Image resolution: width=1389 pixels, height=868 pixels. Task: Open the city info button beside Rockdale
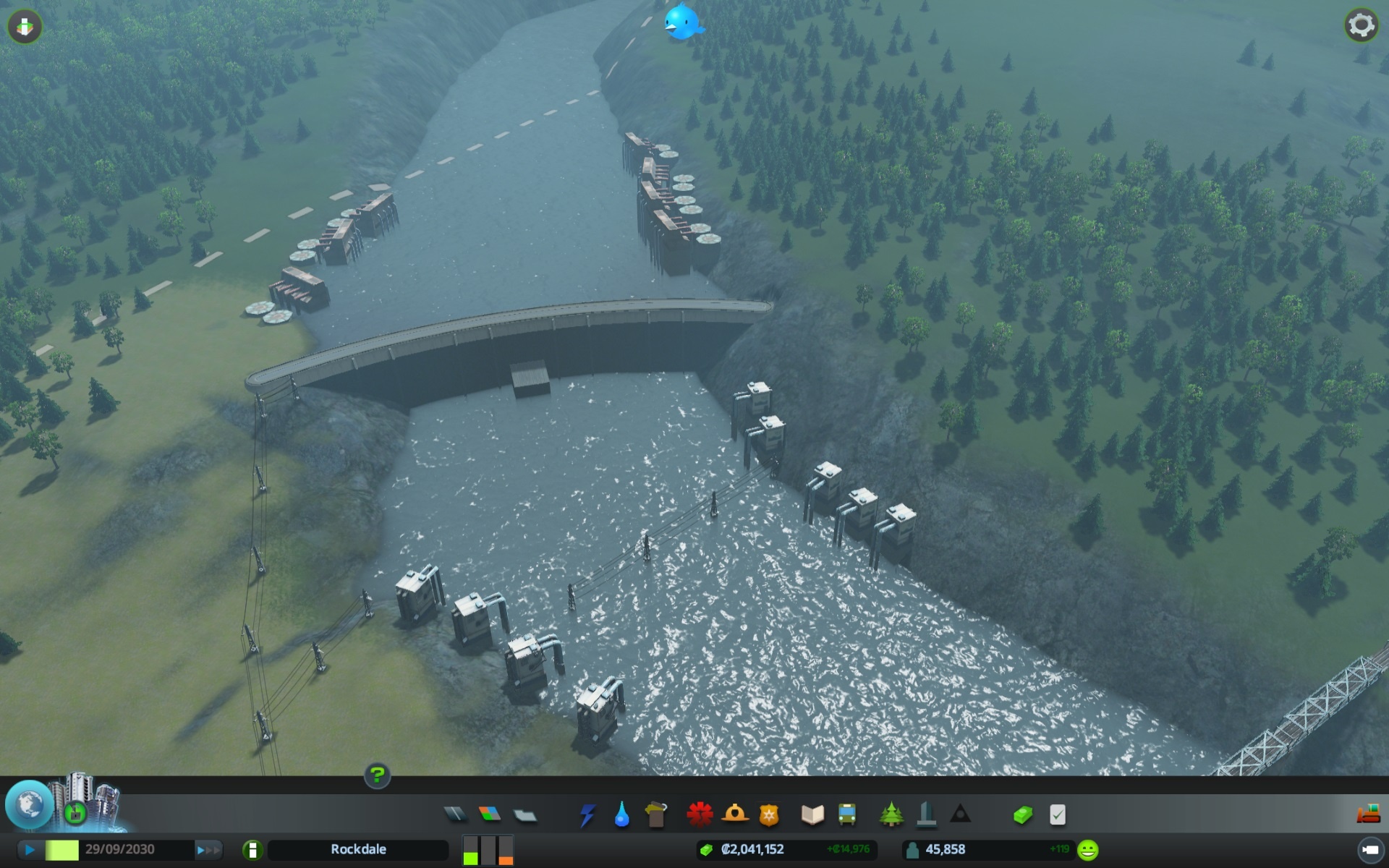pyautogui.click(x=252, y=850)
